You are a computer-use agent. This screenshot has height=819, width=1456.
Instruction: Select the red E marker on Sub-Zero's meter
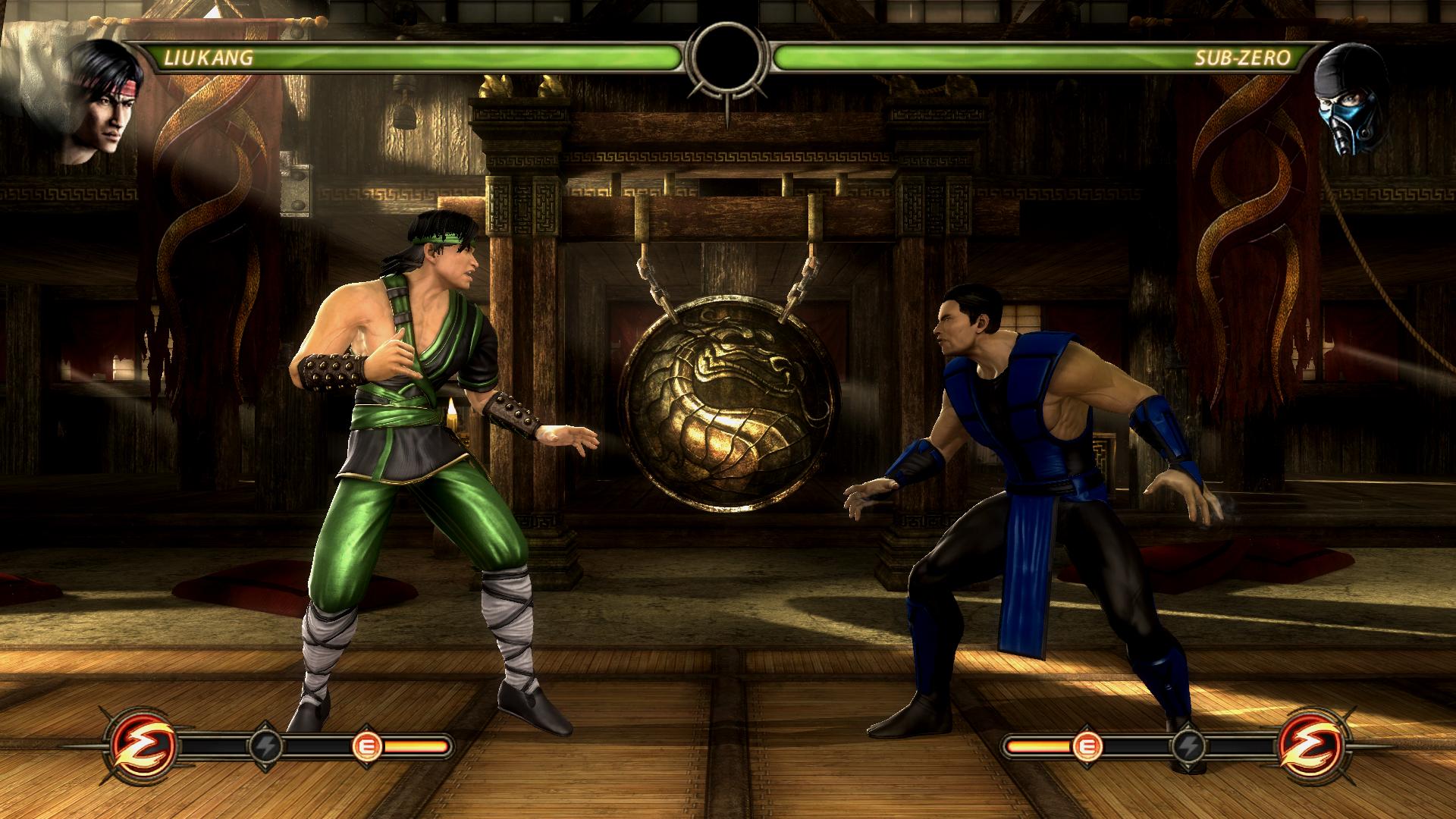click(x=1088, y=747)
